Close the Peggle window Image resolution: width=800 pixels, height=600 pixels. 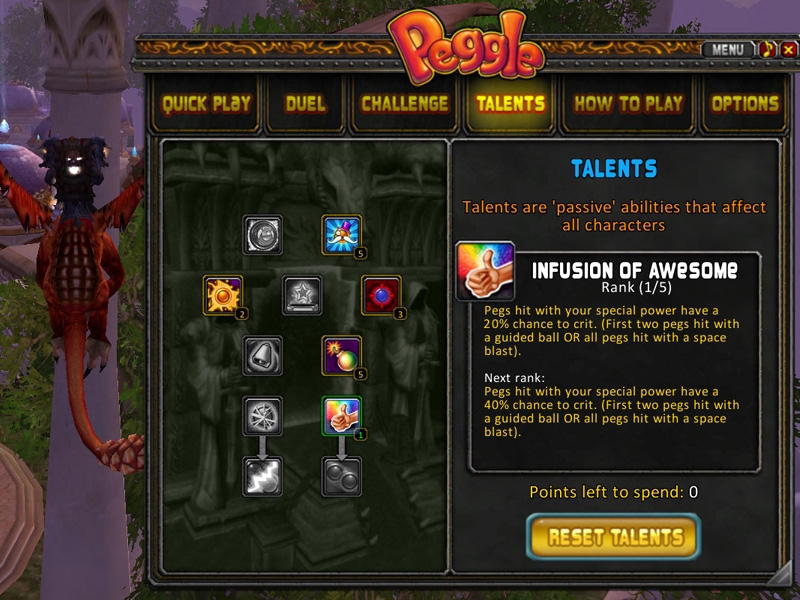click(x=789, y=49)
